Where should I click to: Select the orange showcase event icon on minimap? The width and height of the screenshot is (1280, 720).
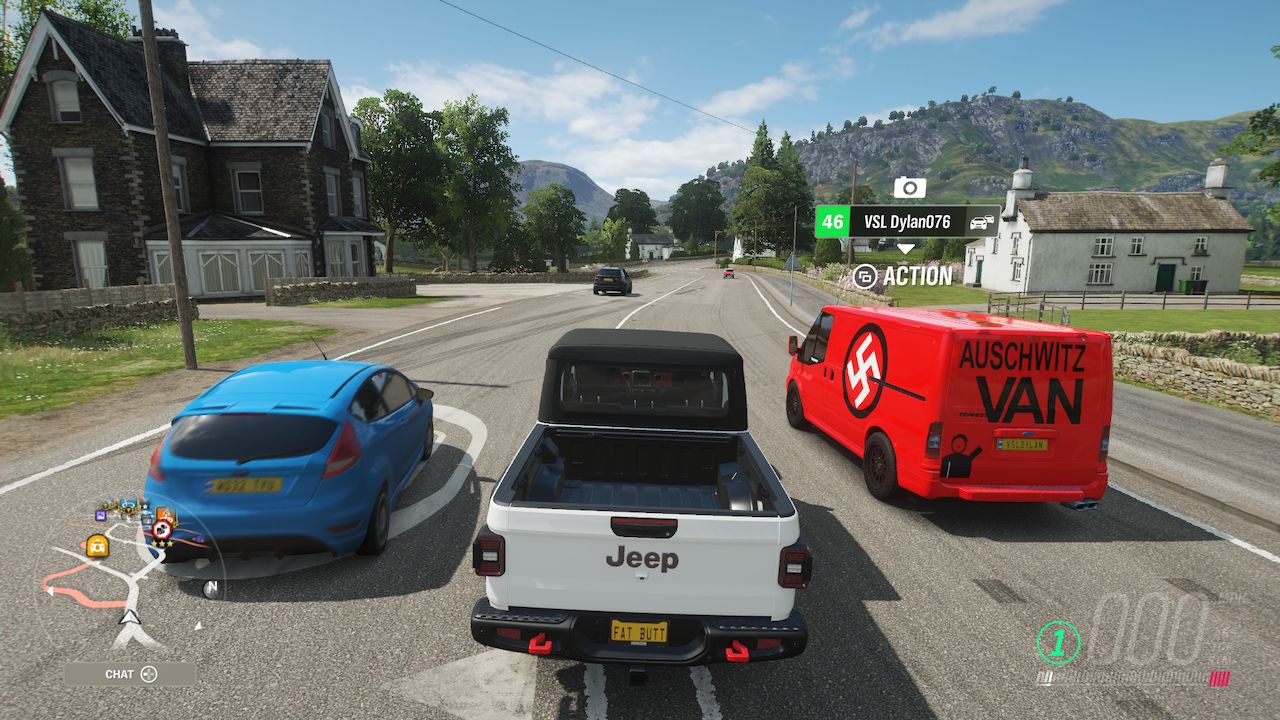pos(166,514)
